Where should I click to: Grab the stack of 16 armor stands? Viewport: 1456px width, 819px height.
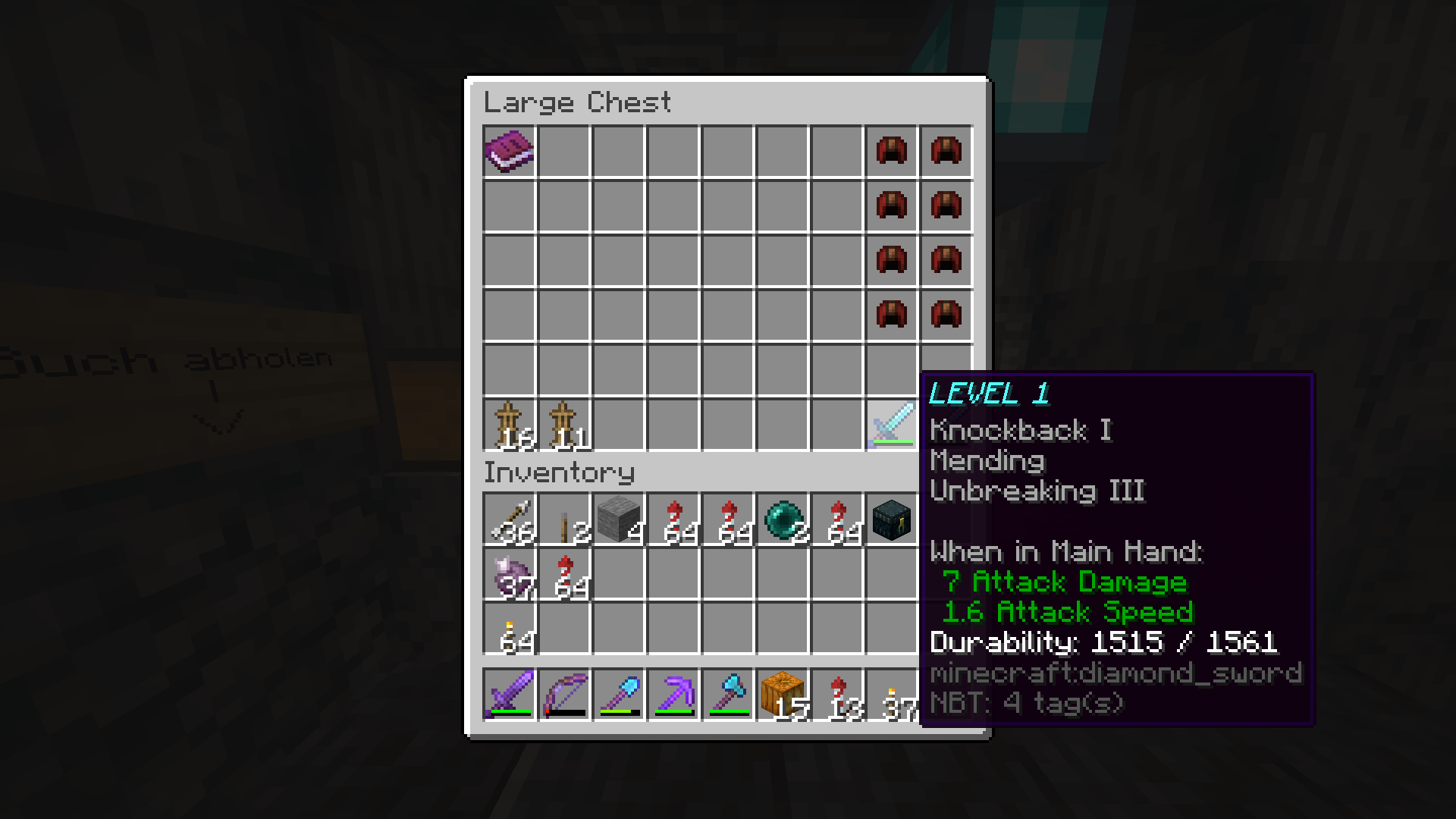(x=509, y=424)
